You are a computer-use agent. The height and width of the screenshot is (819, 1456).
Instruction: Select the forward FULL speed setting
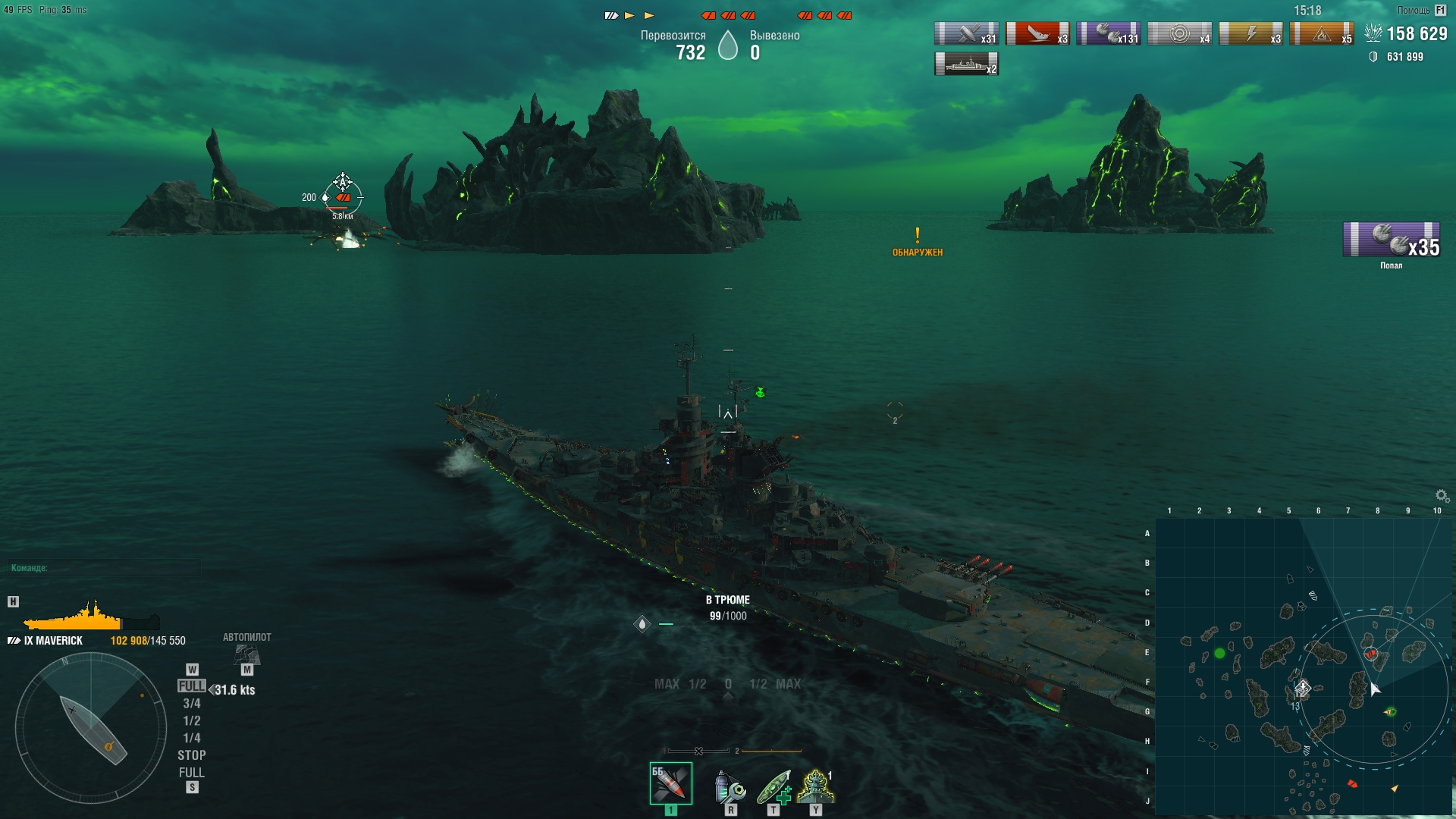pyautogui.click(x=192, y=686)
